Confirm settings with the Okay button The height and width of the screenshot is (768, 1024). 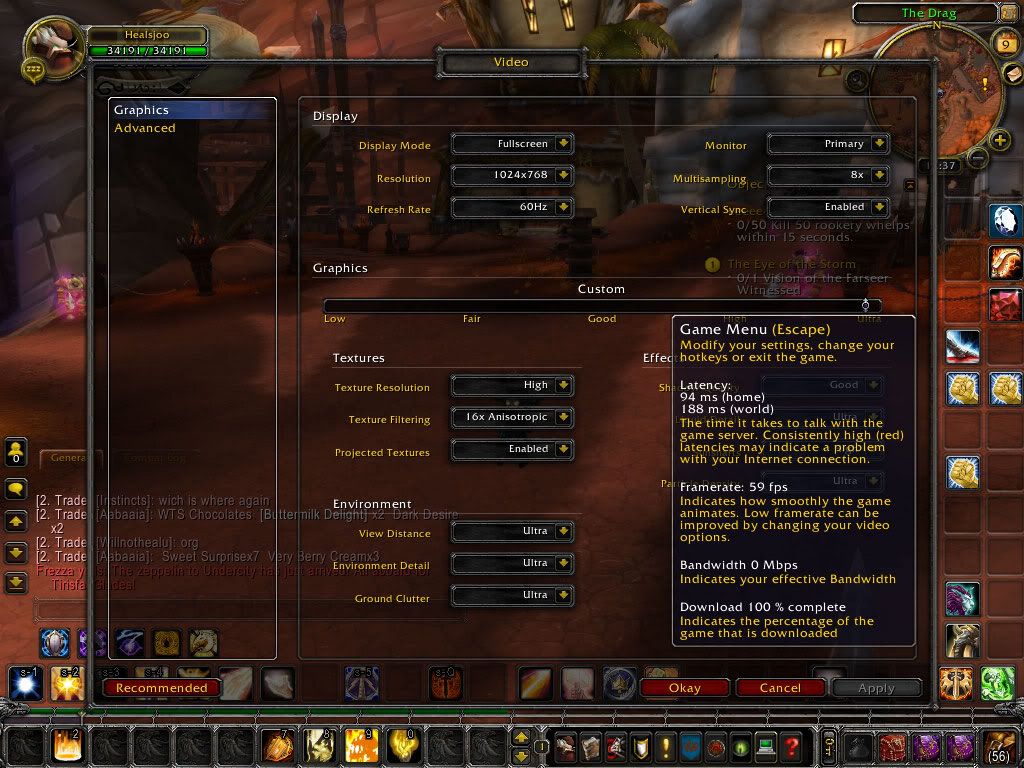point(684,688)
